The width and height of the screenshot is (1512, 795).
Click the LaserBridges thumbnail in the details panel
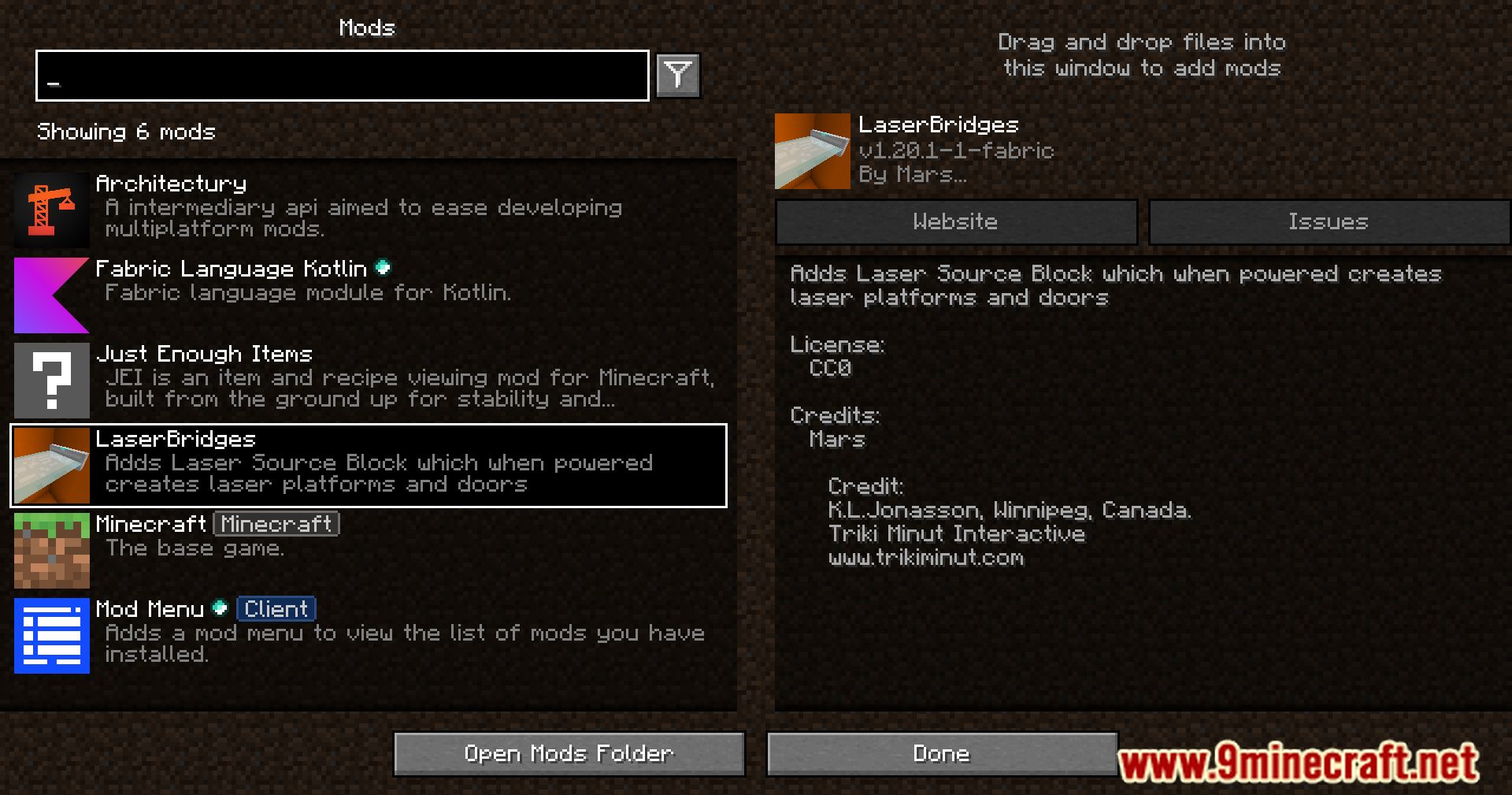[x=813, y=150]
